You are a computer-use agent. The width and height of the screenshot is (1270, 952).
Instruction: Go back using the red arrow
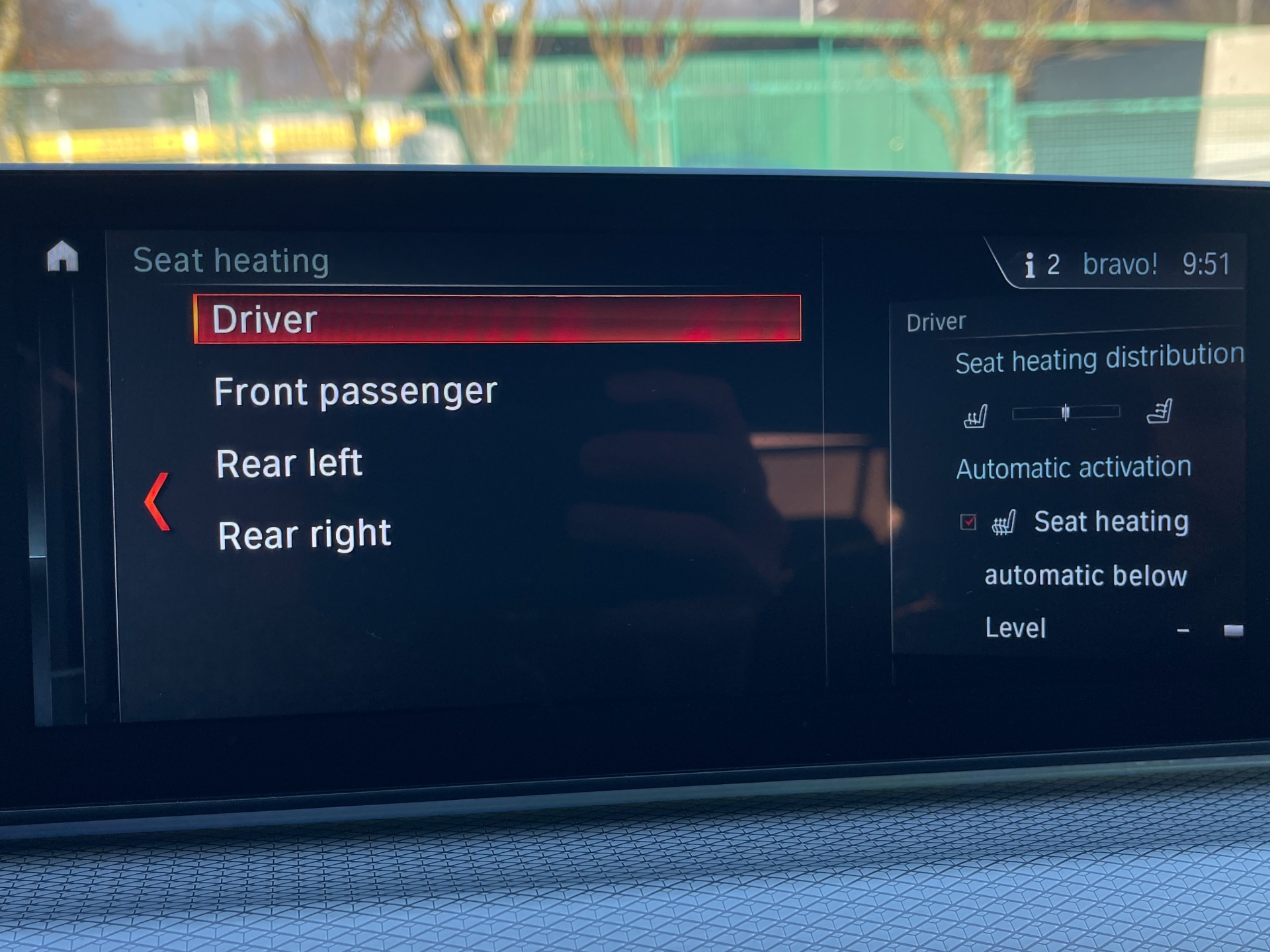tap(157, 502)
